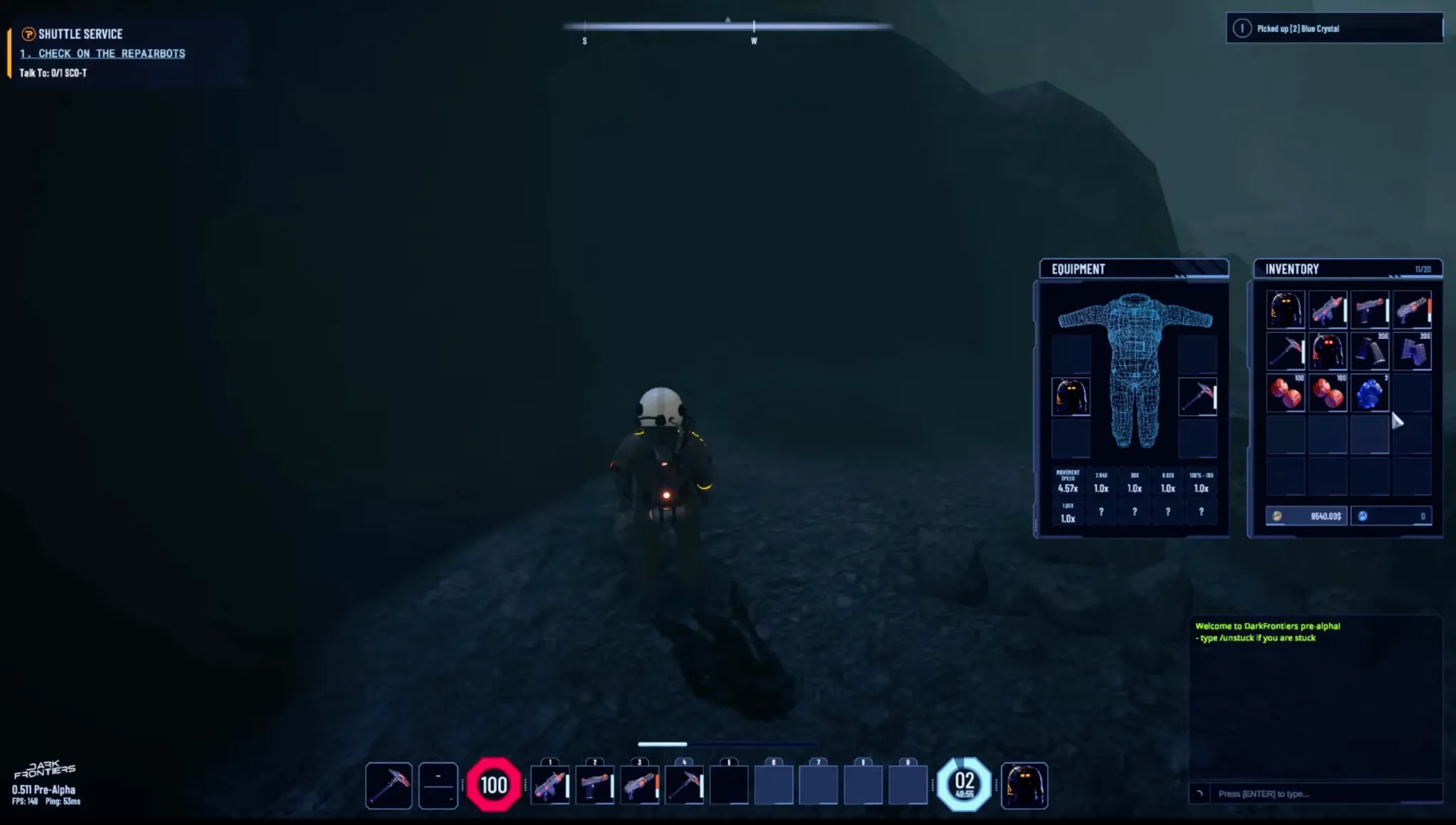Select the equipped jacket in the Equipment panel
The height and width of the screenshot is (825, 1456).
point(1071,397)
